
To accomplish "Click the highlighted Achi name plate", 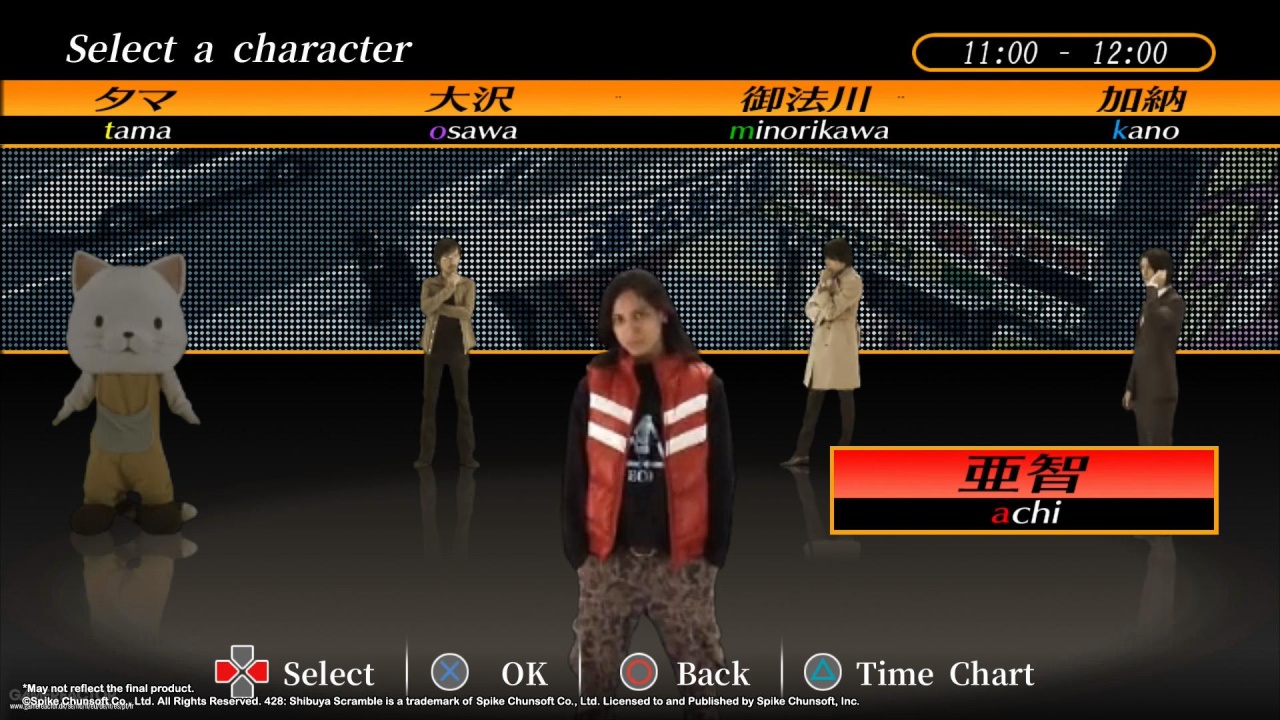I will pyautogui.click(x=1024, y=490).
